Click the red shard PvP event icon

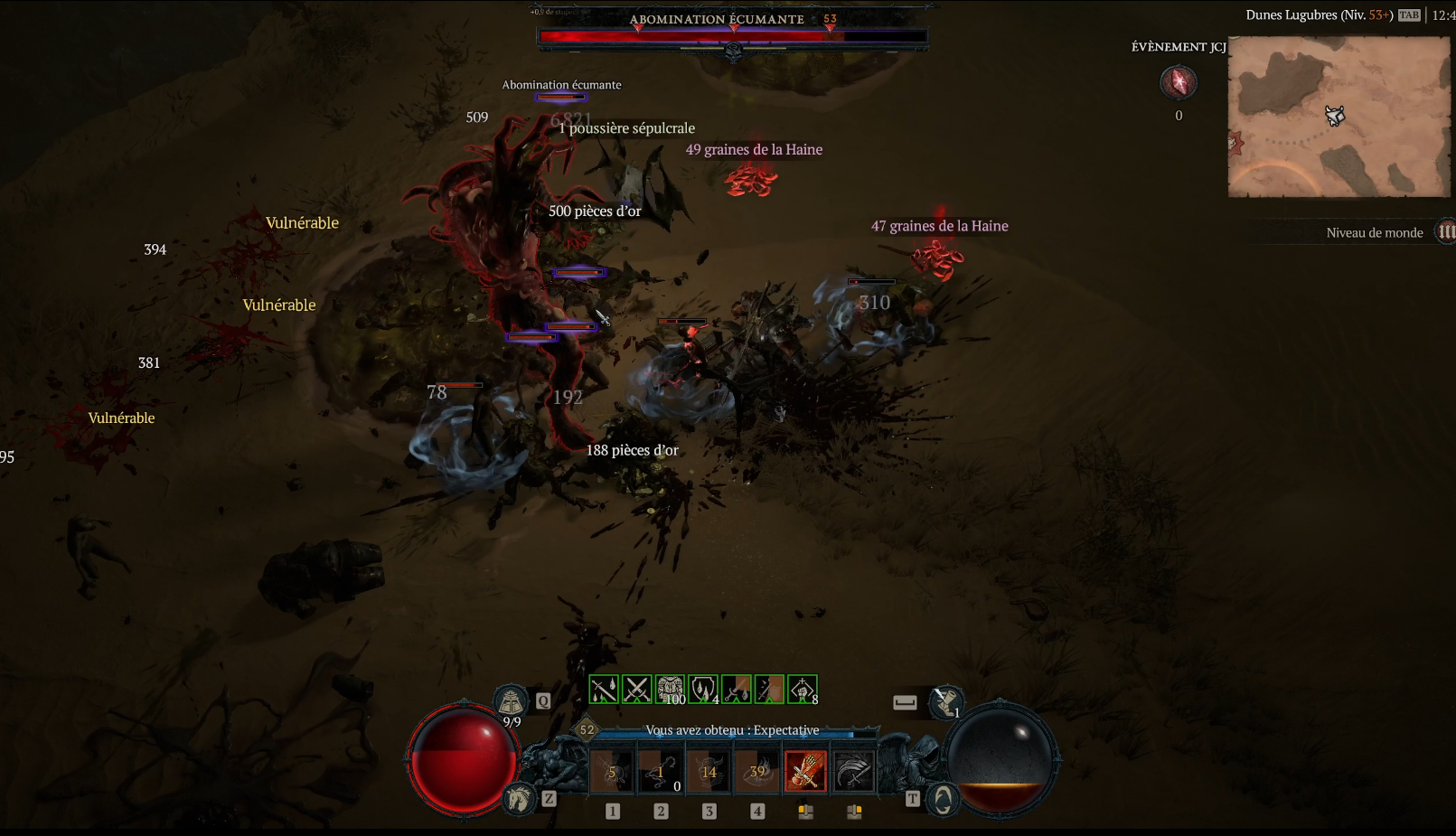click(x=1179, y=83)
